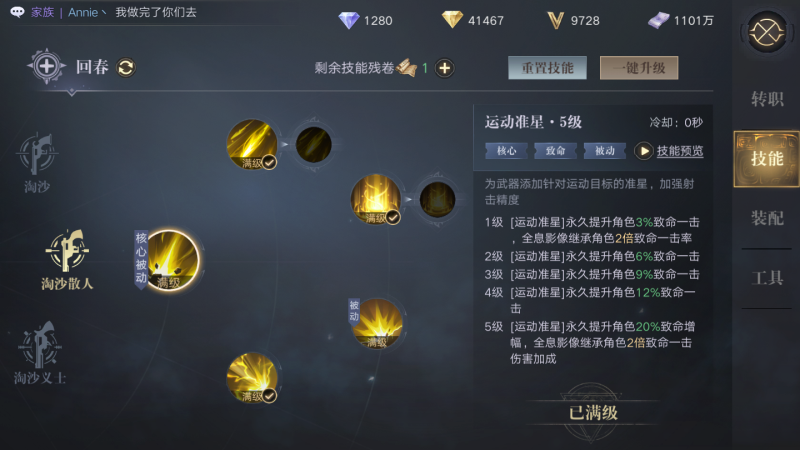The width and height of the screenshot is (800, 450).
Task: Select the 淘沙义士 class branch
Action: (40, 352)
